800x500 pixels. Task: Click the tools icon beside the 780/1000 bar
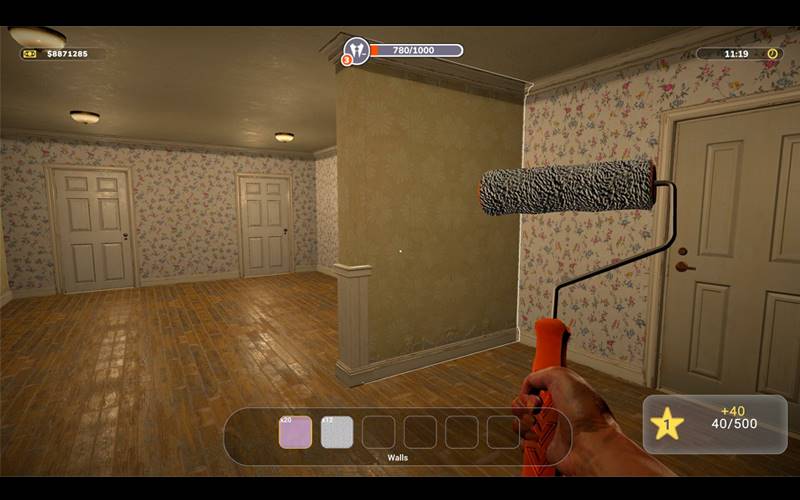pos(357,50)
